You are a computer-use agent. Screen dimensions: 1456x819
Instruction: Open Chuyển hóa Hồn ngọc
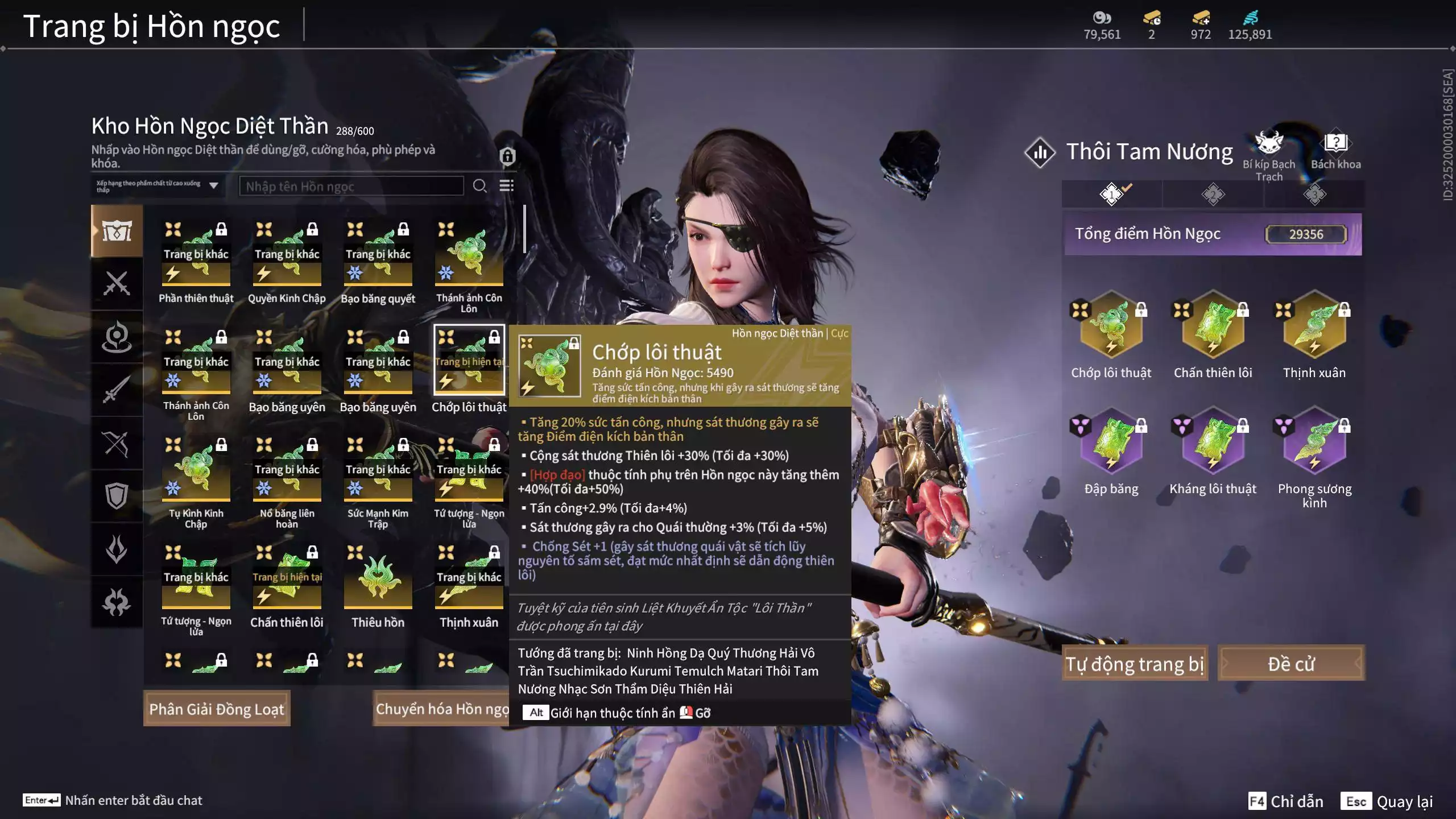(x=441, y=709)
